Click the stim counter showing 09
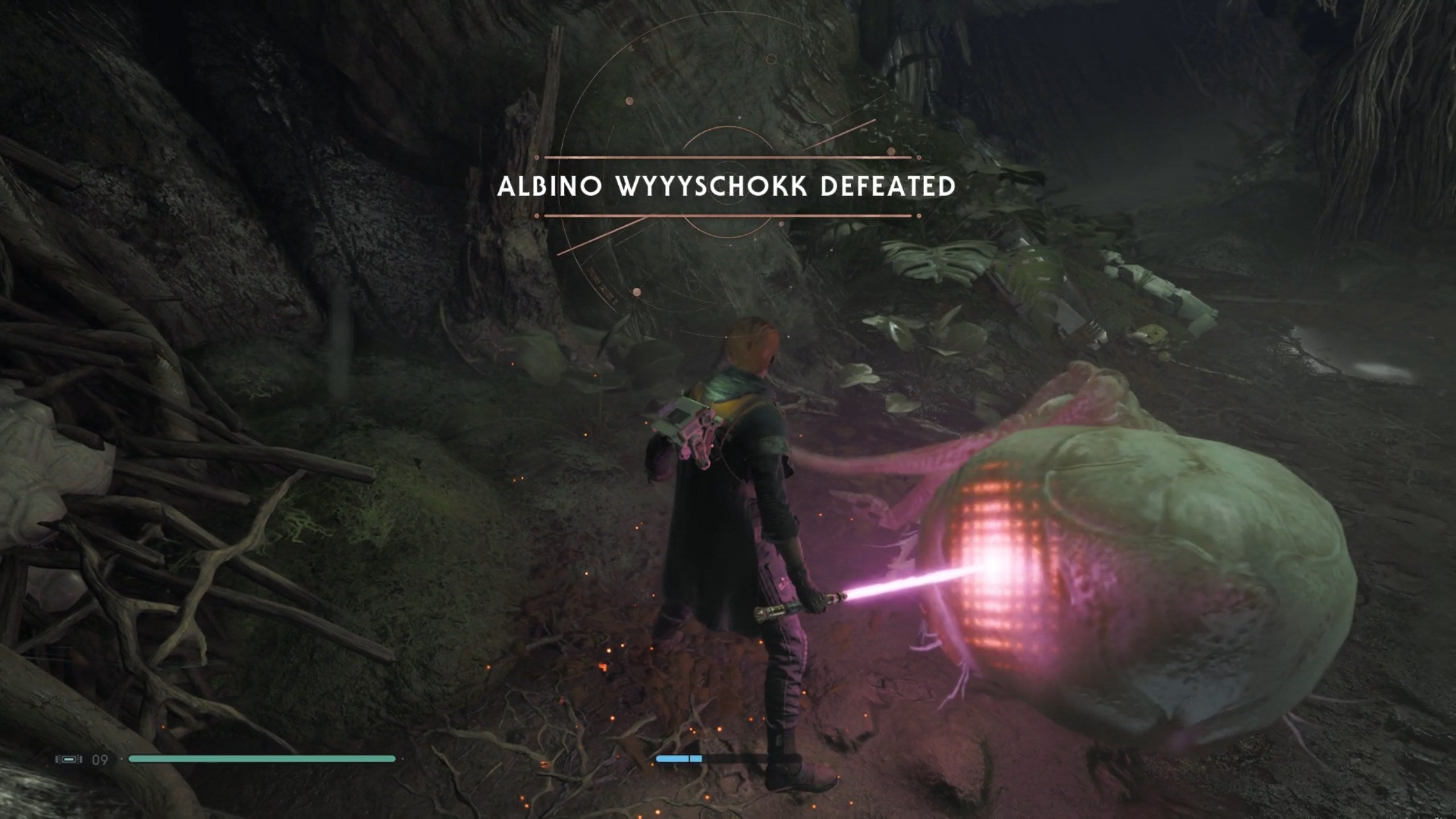This screenshot has height=819, width=1456. tap(101, 759)
